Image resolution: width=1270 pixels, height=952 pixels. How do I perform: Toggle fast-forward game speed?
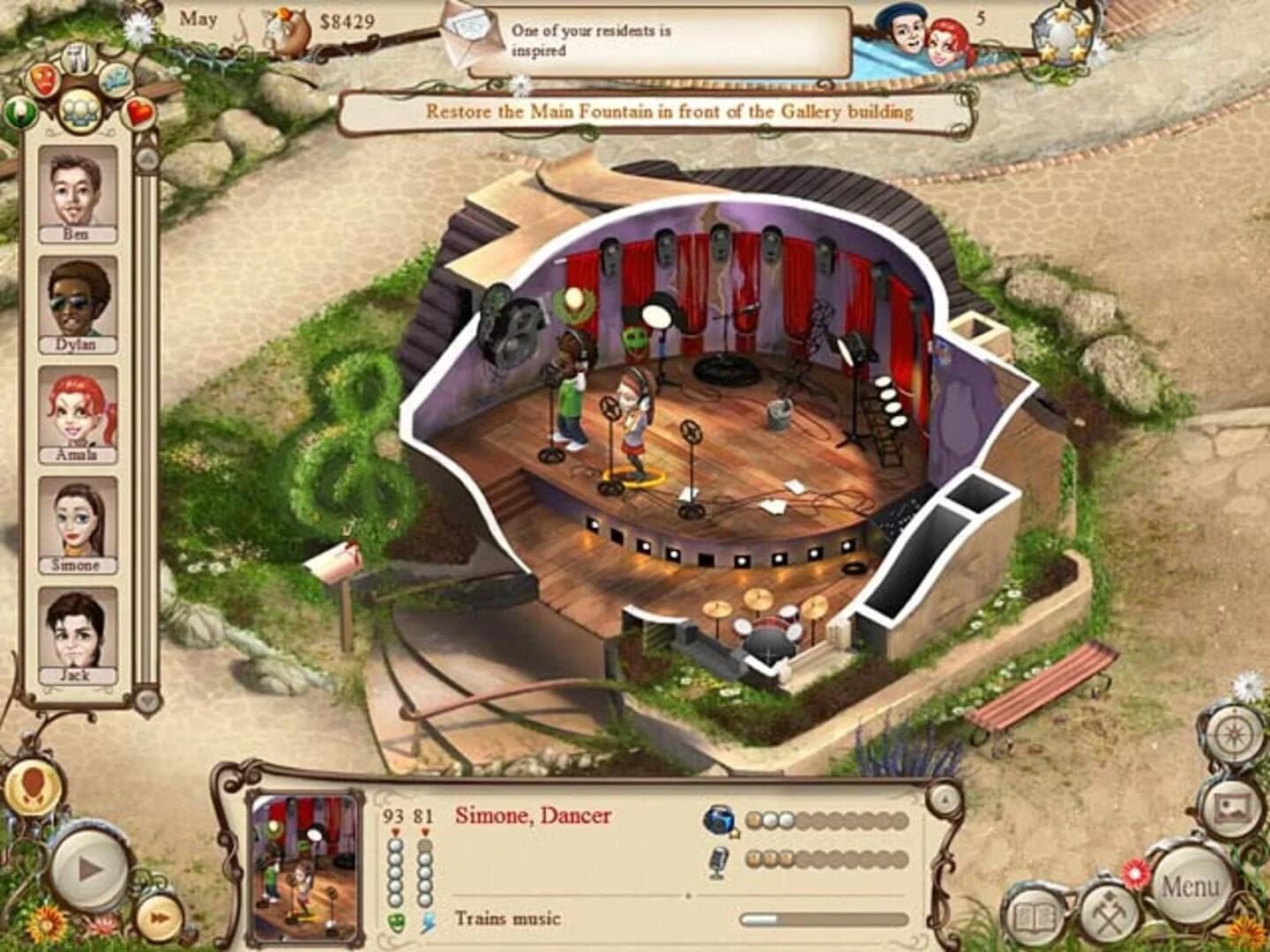click(x=158, y=917)
